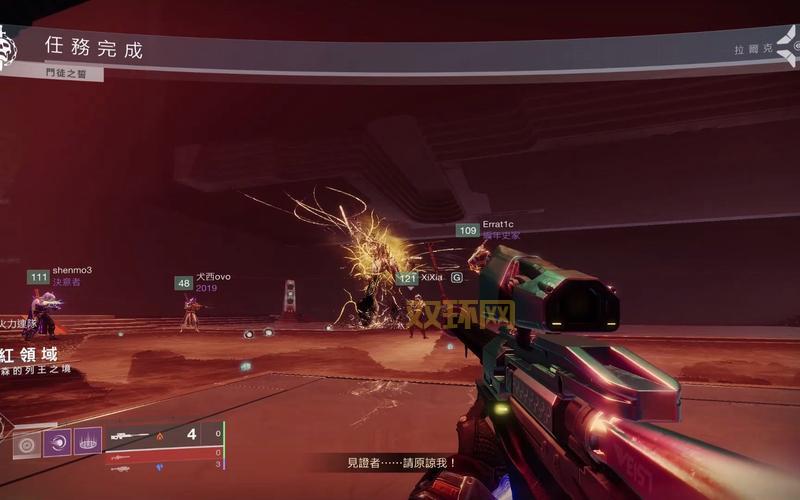The height and width of the screenshot is (500, 800).
Task: Activate the purple melee ability icon
Action: coord(57,442)
